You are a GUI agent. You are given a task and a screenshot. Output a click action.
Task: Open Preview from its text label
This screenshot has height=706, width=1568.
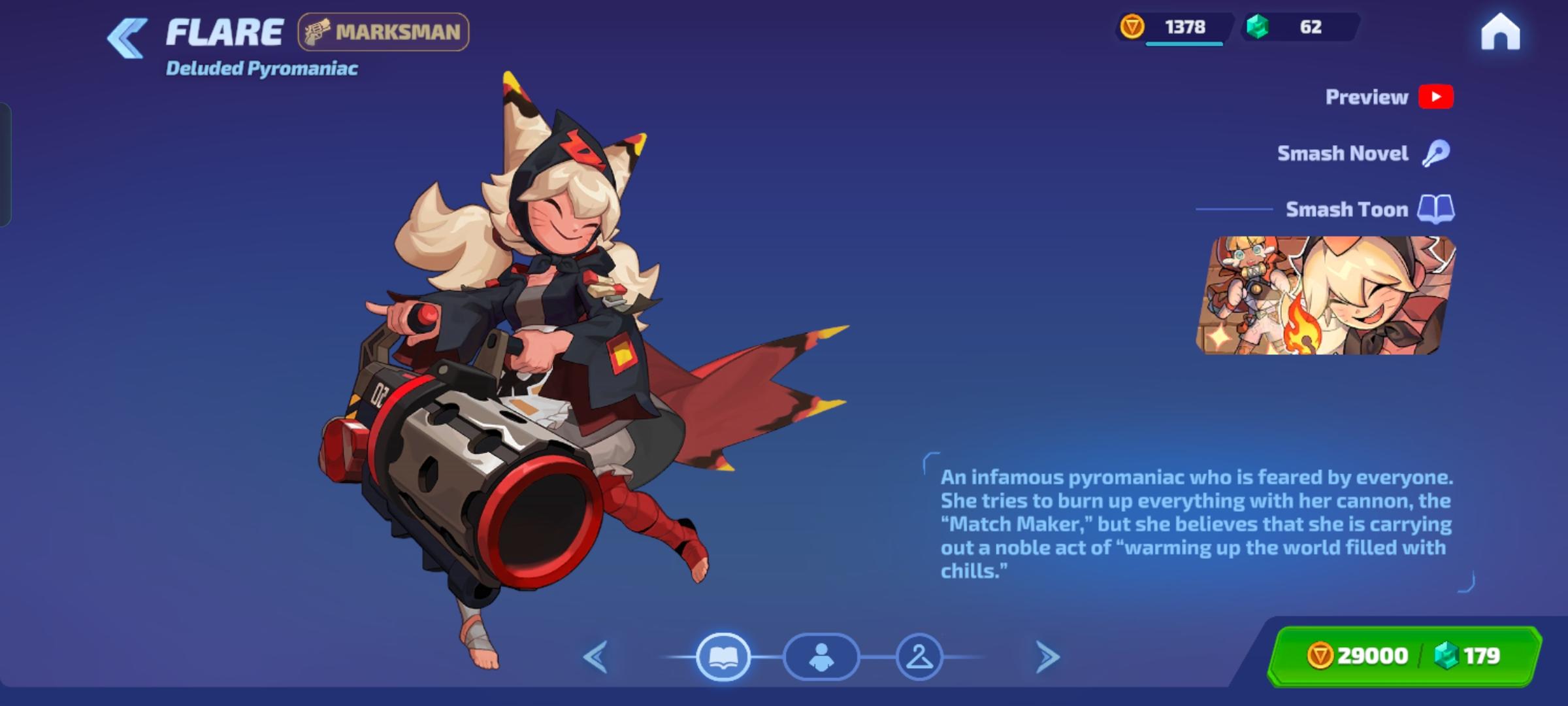(1365, 97)
